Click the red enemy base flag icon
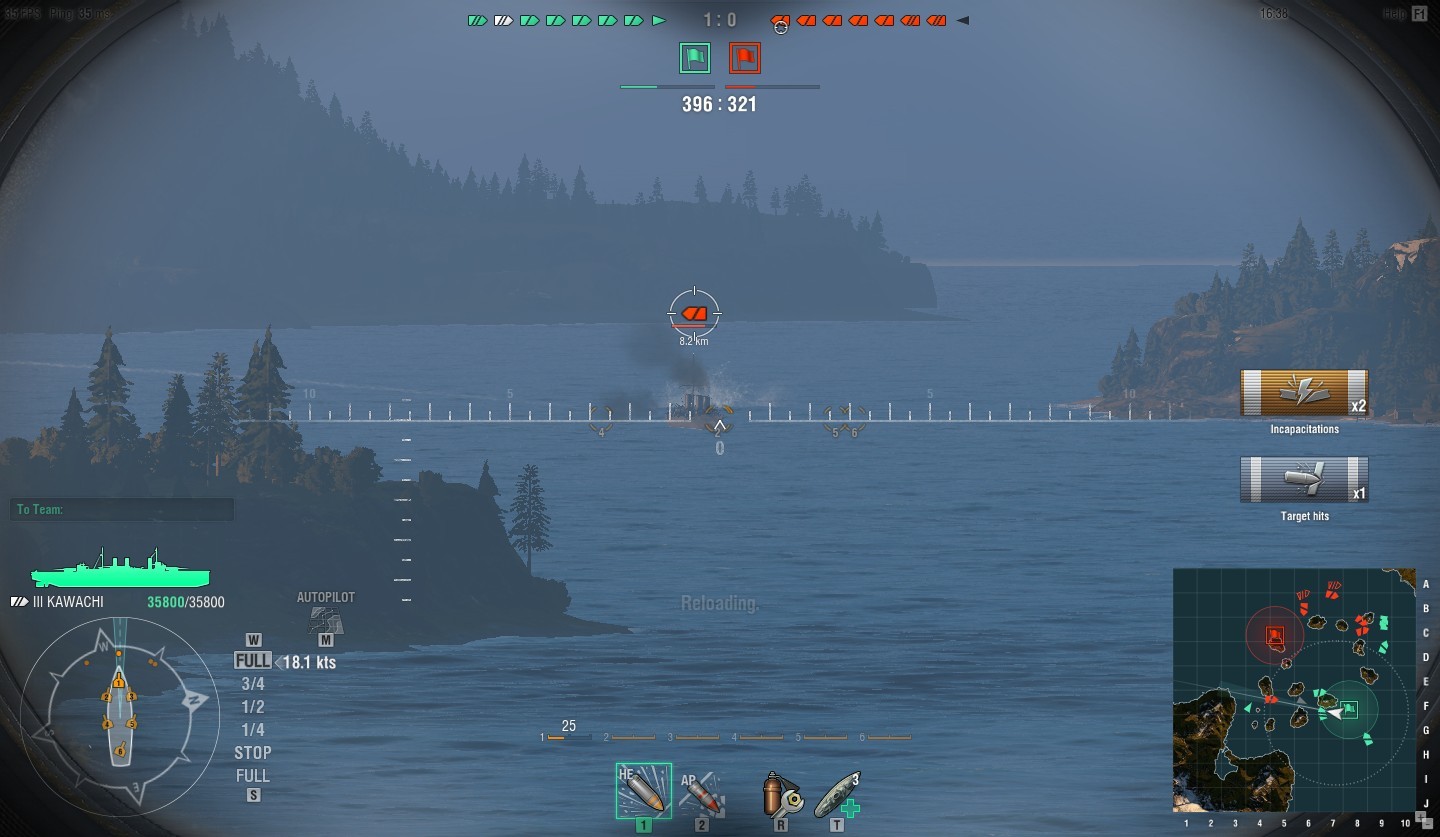1440x837 pixels. point(744,58)
